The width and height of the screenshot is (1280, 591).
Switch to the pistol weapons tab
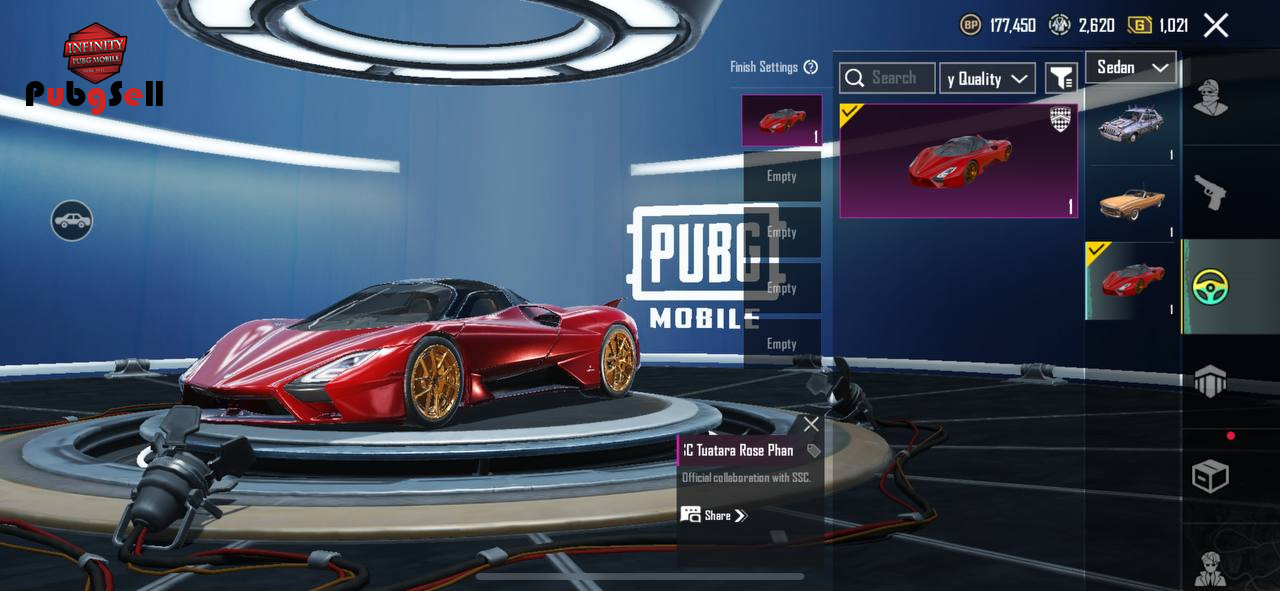[1210, 192]
